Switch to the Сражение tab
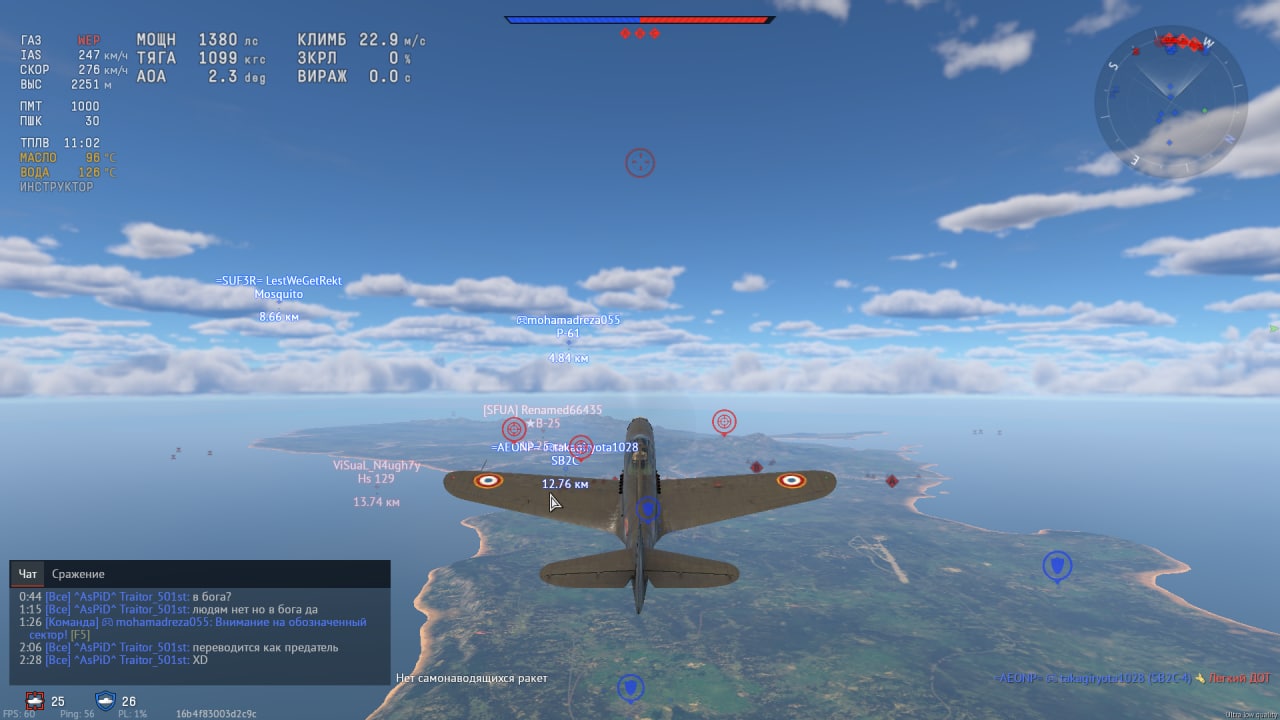Screen dimensions: 1280x720 coord(78,574)
